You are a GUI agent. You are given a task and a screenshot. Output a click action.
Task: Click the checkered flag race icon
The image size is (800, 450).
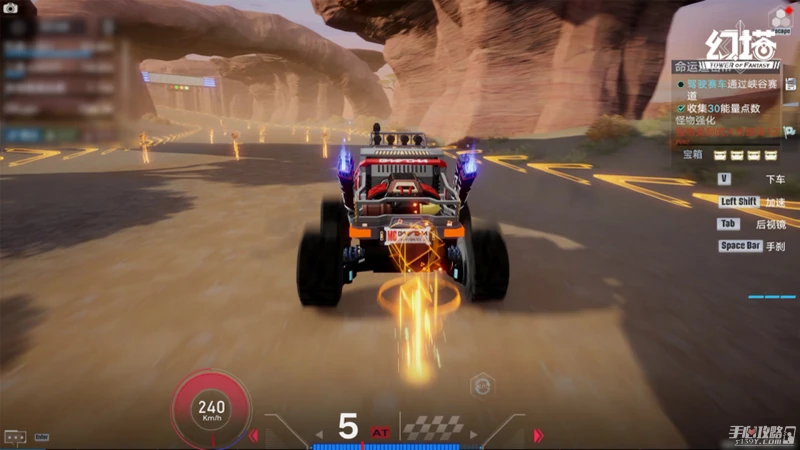tap(433, 427)
